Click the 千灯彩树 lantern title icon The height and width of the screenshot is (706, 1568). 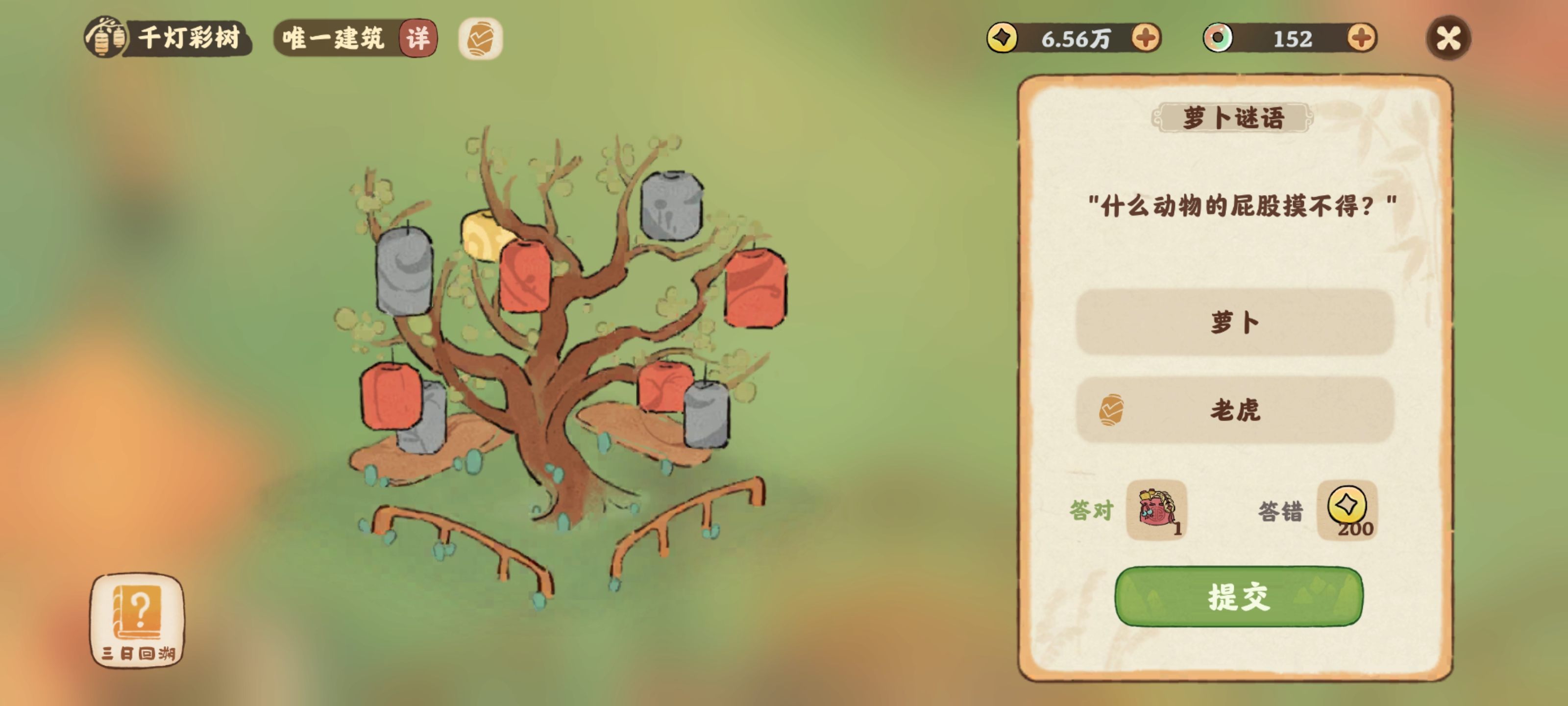(106, 38)
